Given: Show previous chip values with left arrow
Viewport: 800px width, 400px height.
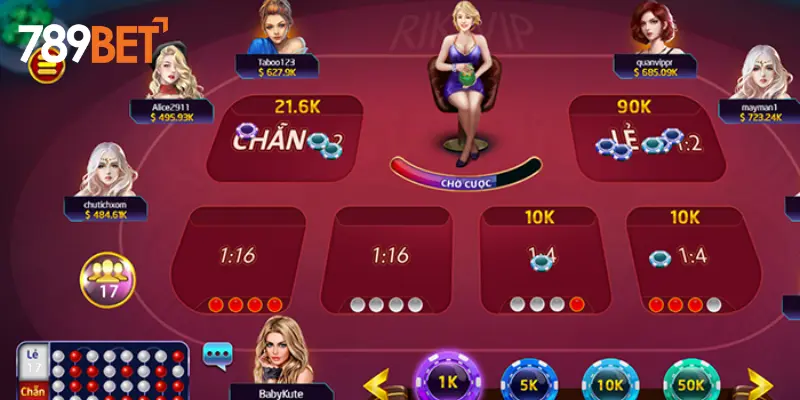Looking at the screenshot, I should pyautogui.click(x=378, y=382).
